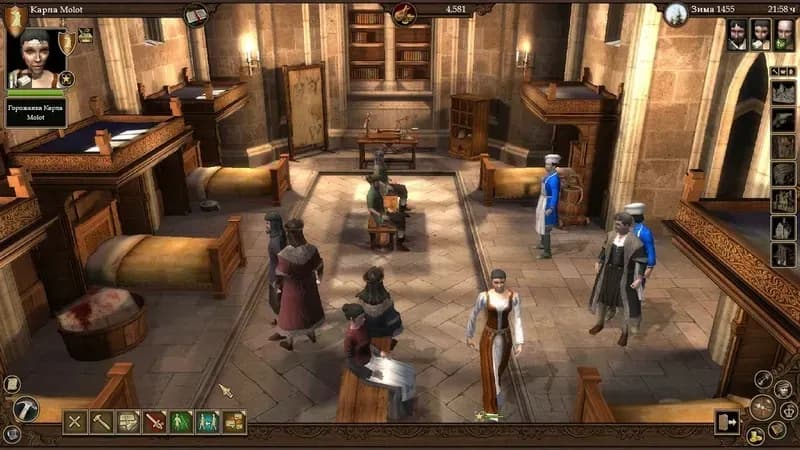Click the exit door icon at bottom right
The height and width of the screenshot is (450, 800).
coord(726,422)
